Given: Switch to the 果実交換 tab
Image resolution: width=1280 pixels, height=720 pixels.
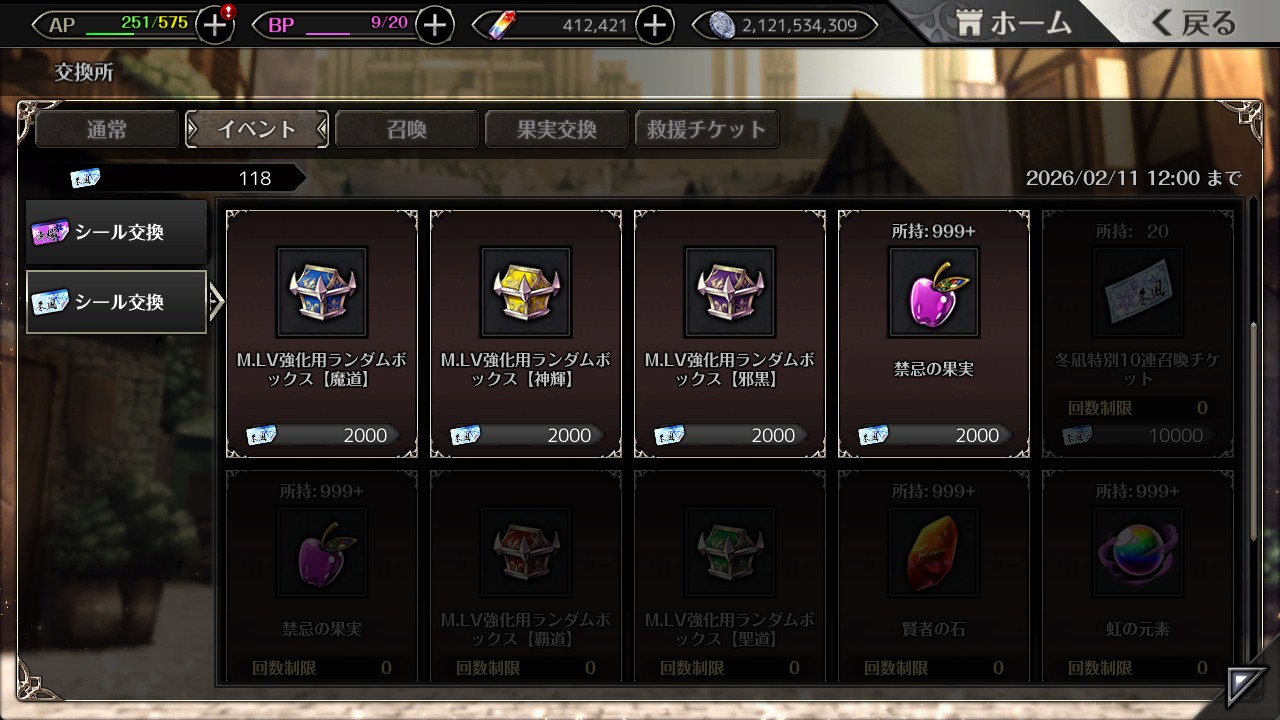Looking at the screenshot, I should (x=557, y=129).
